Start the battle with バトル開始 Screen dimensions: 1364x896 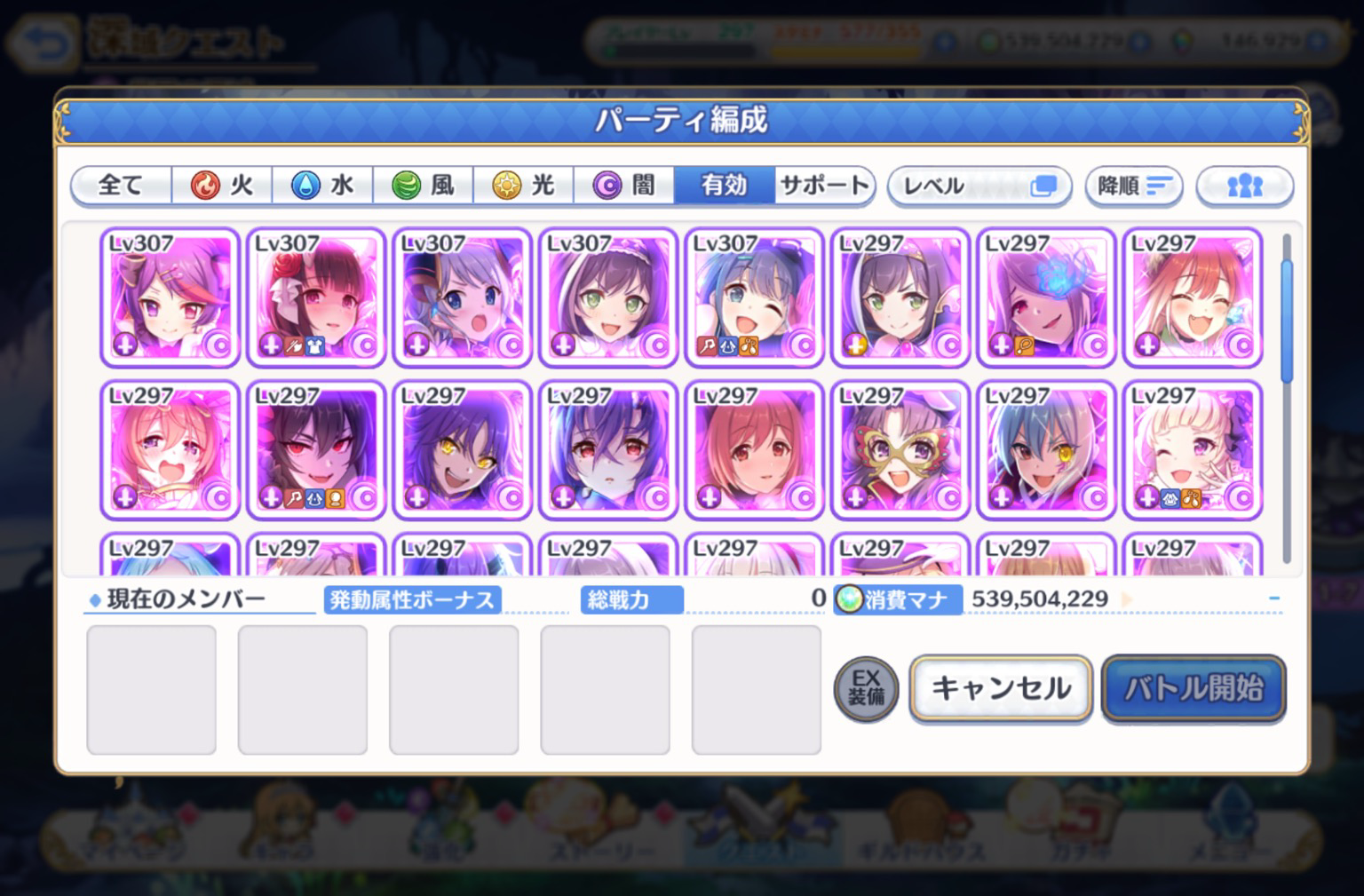[1193, 688]
